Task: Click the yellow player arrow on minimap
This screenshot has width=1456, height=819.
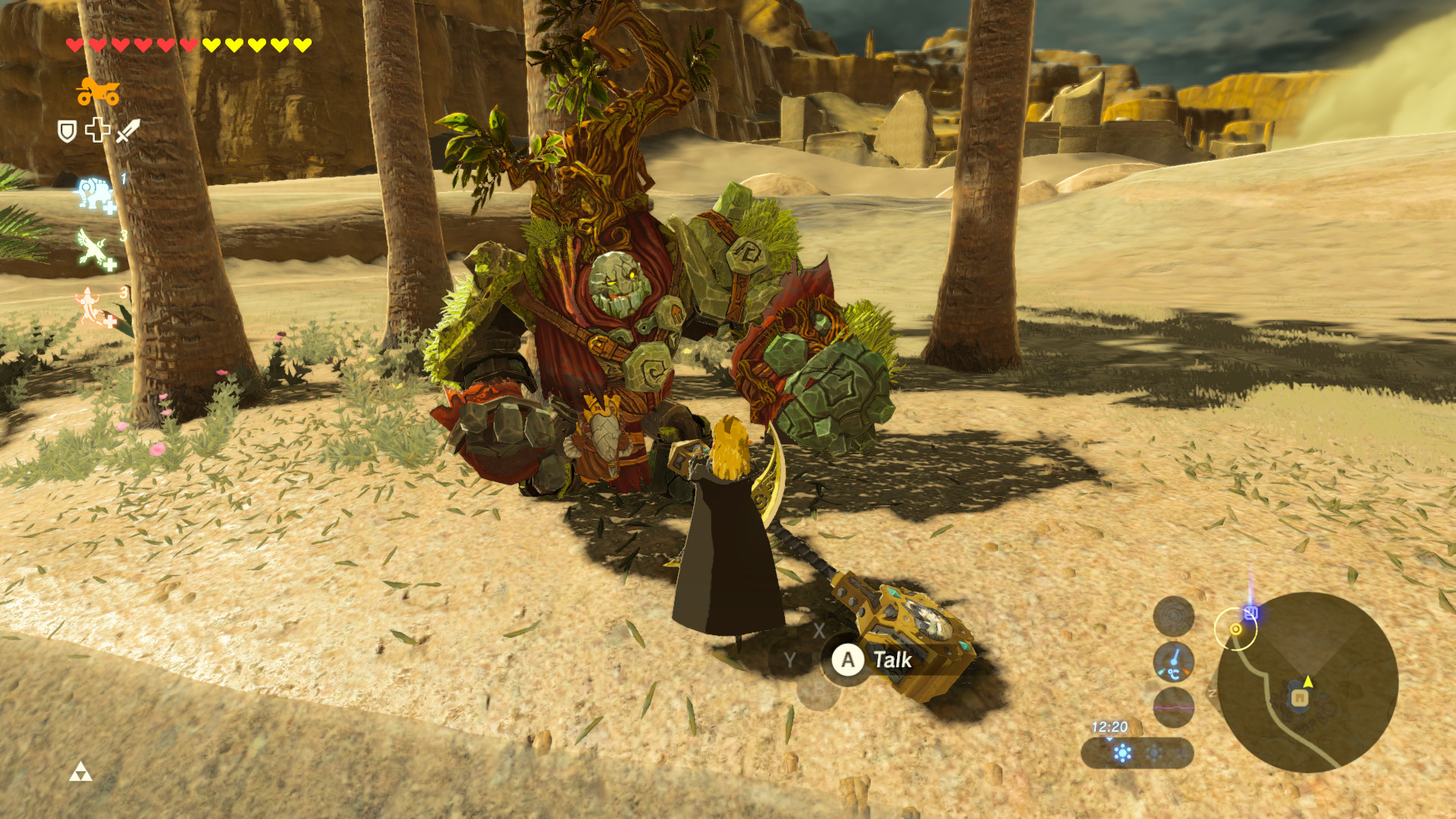Action: pyautogui.click(x=1307, y=682)
